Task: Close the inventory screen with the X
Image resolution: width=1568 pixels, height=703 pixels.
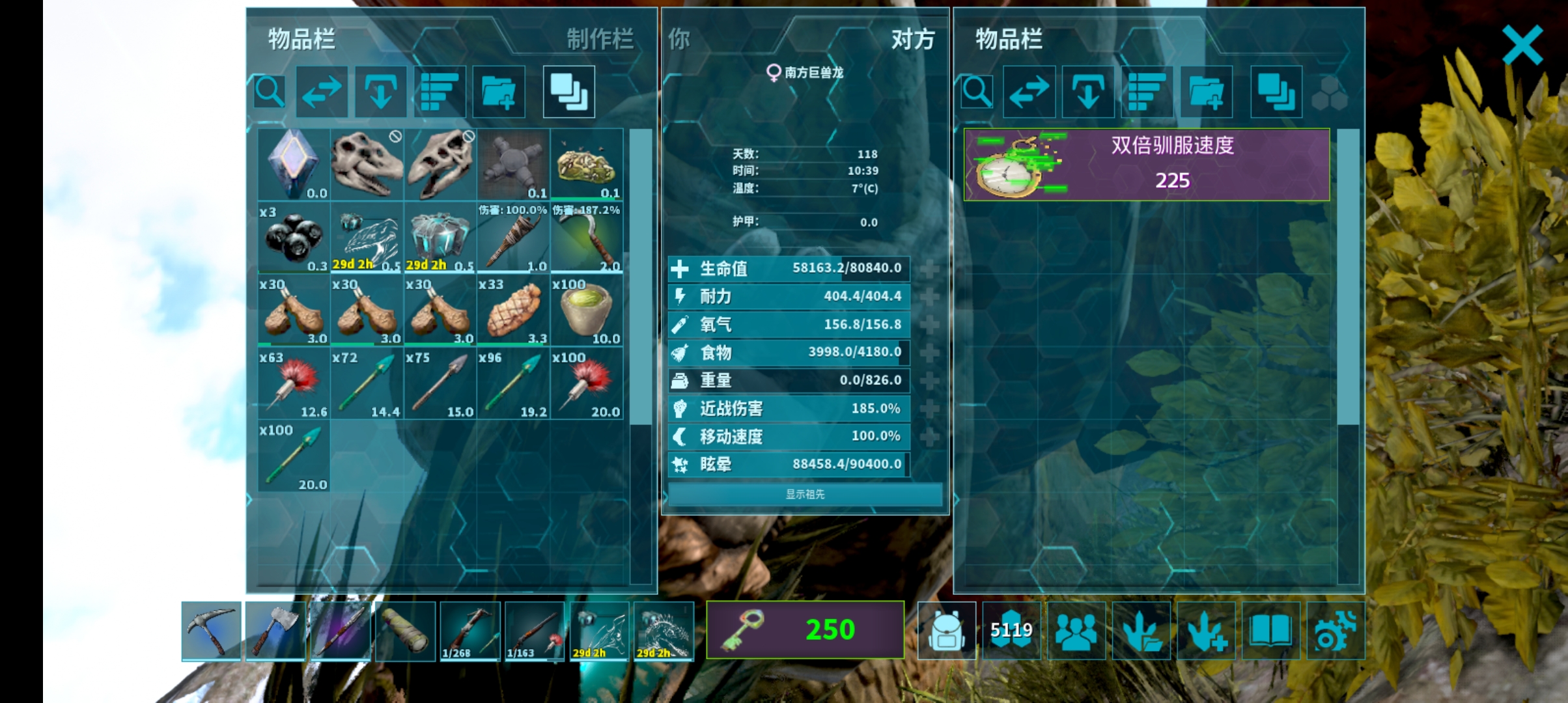Action: [1522, 44]
